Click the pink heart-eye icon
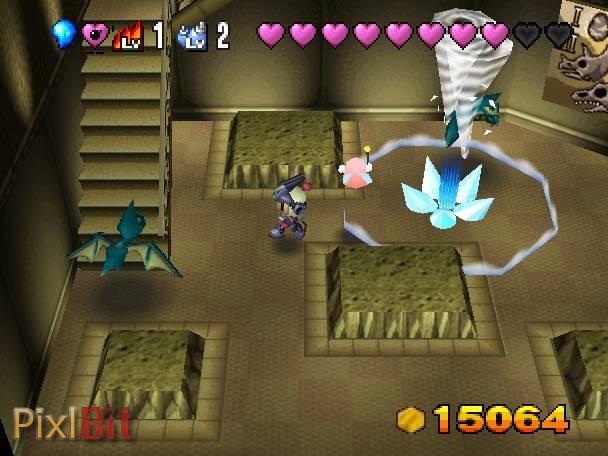This screenshot has width=608, height=456. tap(95, 37)
